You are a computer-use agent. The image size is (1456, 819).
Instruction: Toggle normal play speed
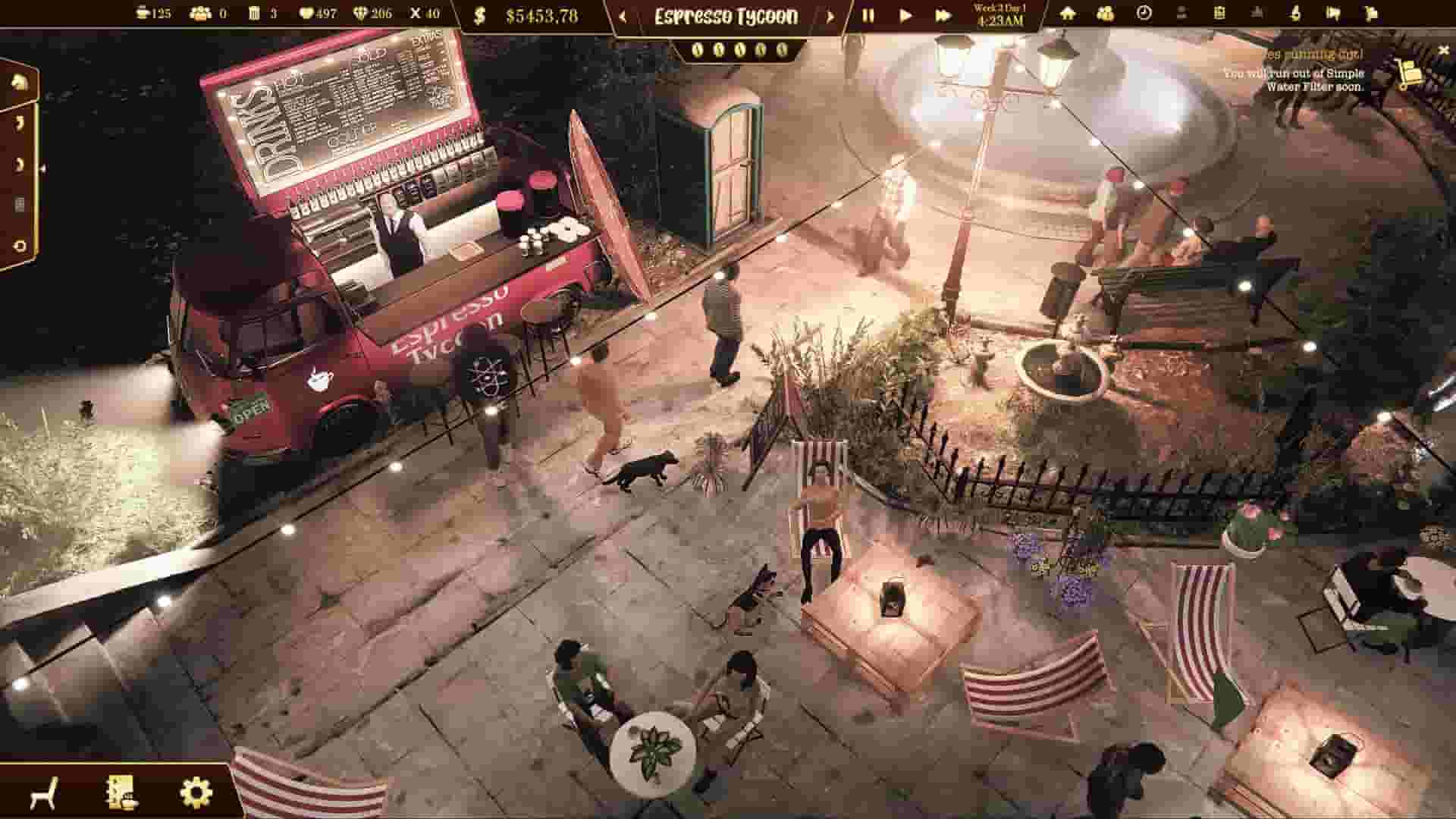[905, 14]
